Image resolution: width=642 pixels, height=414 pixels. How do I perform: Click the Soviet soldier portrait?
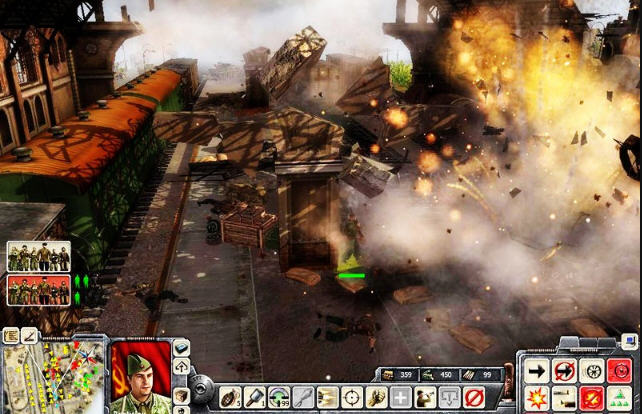pos(141,376)
